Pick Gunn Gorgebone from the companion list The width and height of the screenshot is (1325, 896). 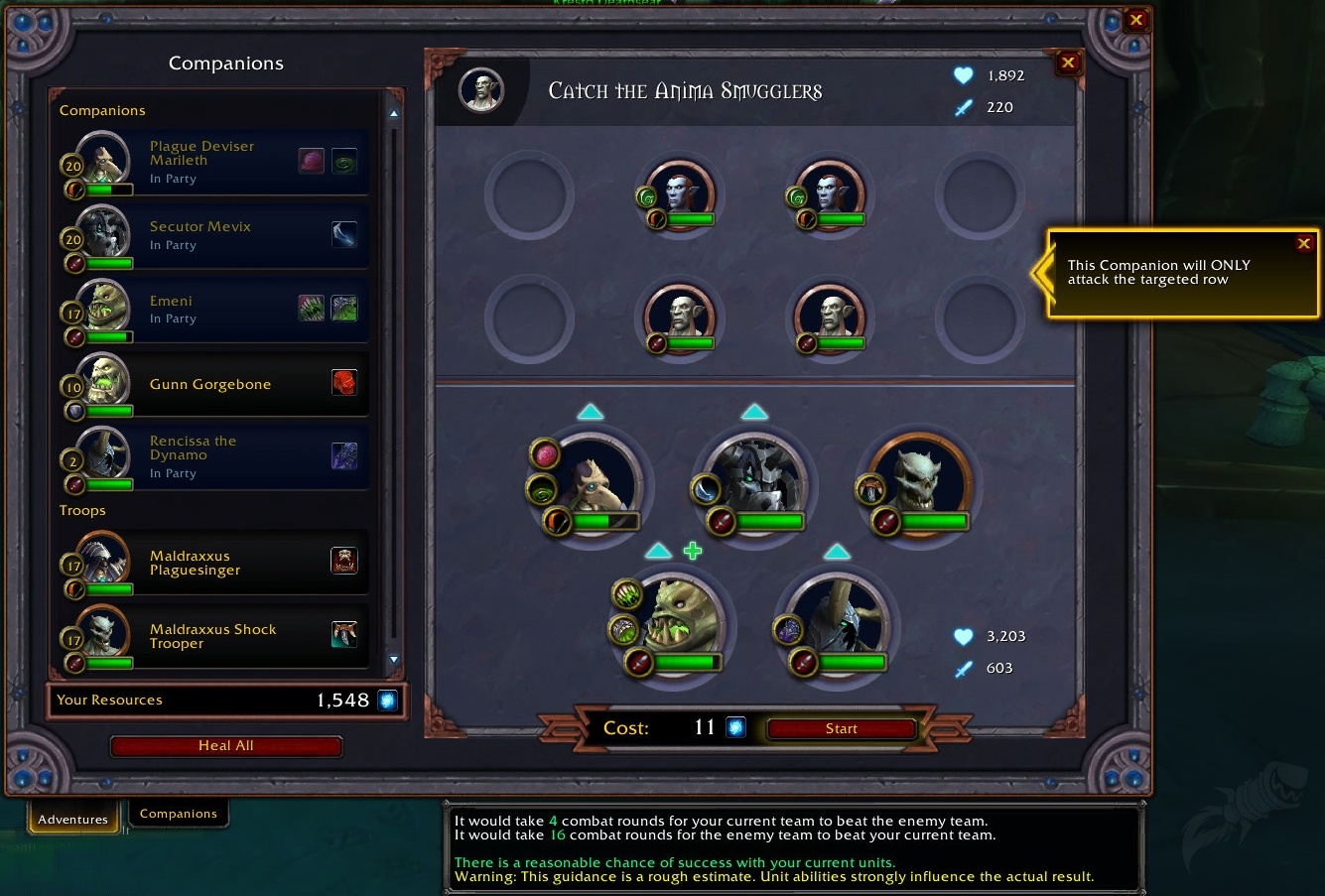tap(208, 384)
